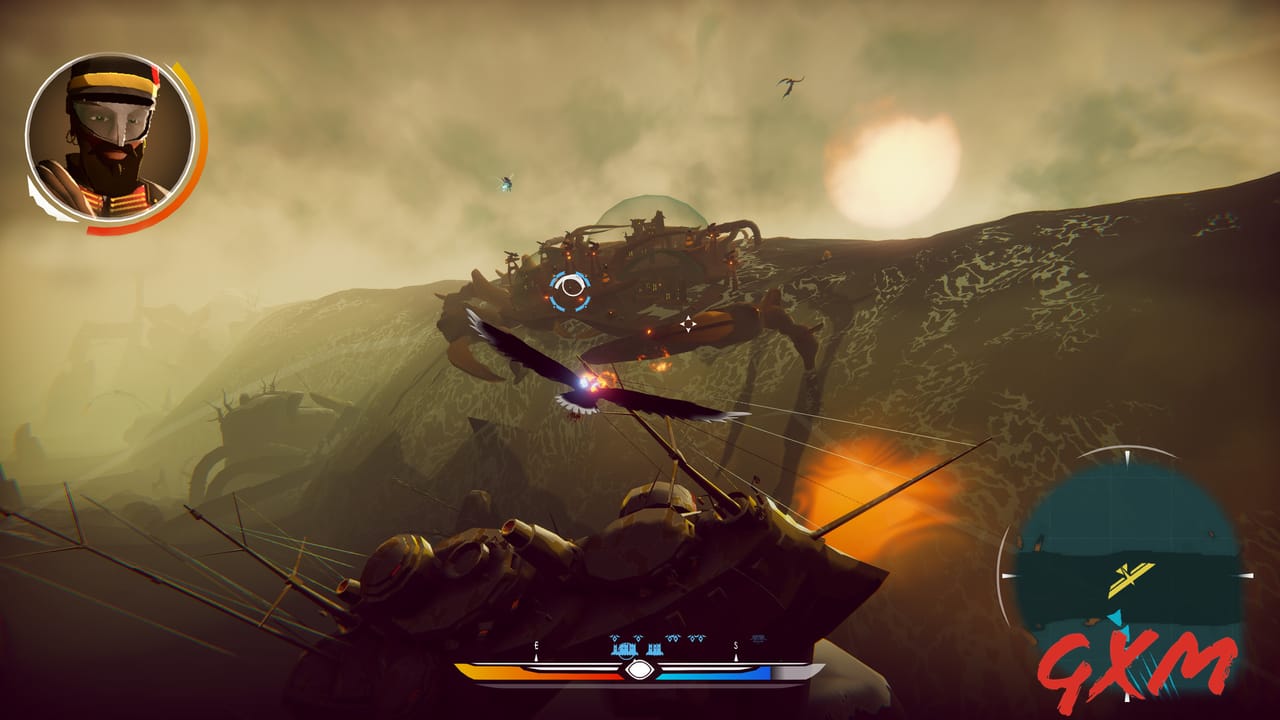Screen dimensions: 1280x720
Task: Click the eye-shaped emblem at the HUD center
Action: [638, 668]
